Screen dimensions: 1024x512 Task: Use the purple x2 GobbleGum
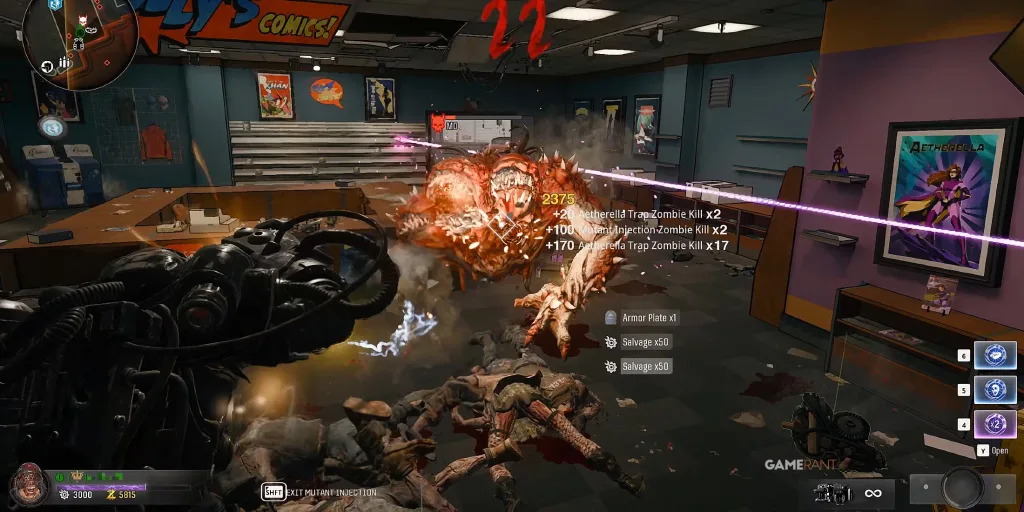pos(995,424)
